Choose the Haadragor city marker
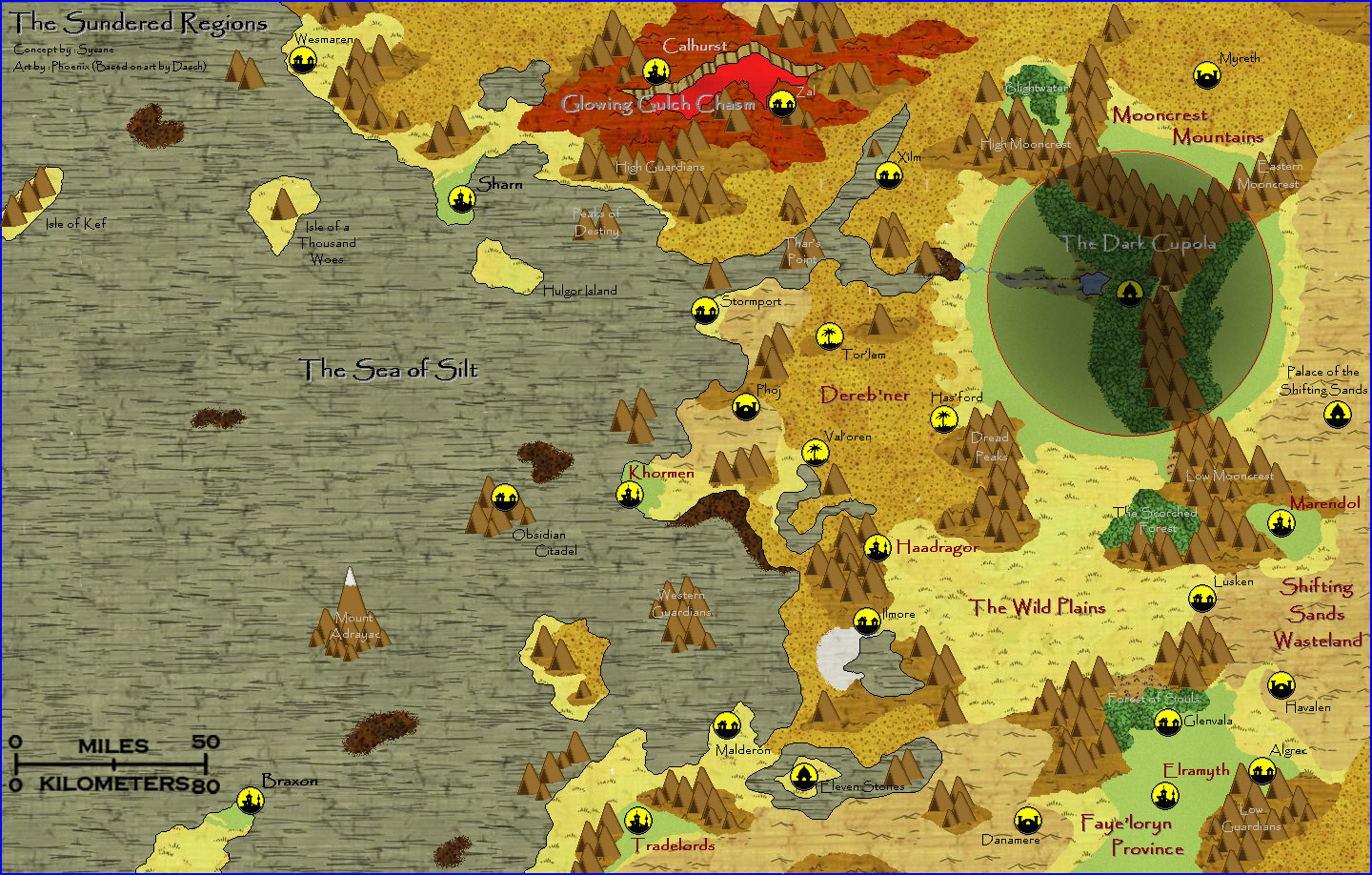The image size is (1372, 875). tap(878, 548)
